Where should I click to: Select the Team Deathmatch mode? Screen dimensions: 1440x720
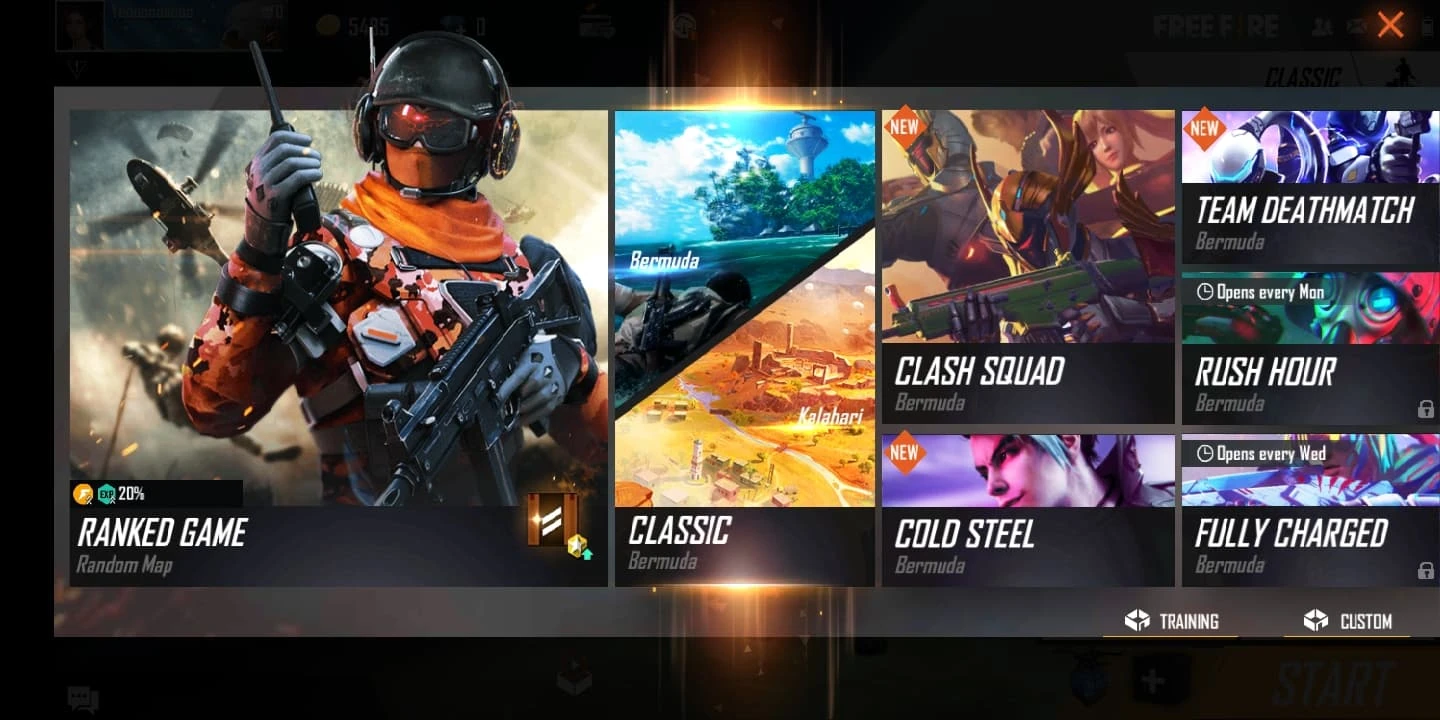(x=1310, y=180)
